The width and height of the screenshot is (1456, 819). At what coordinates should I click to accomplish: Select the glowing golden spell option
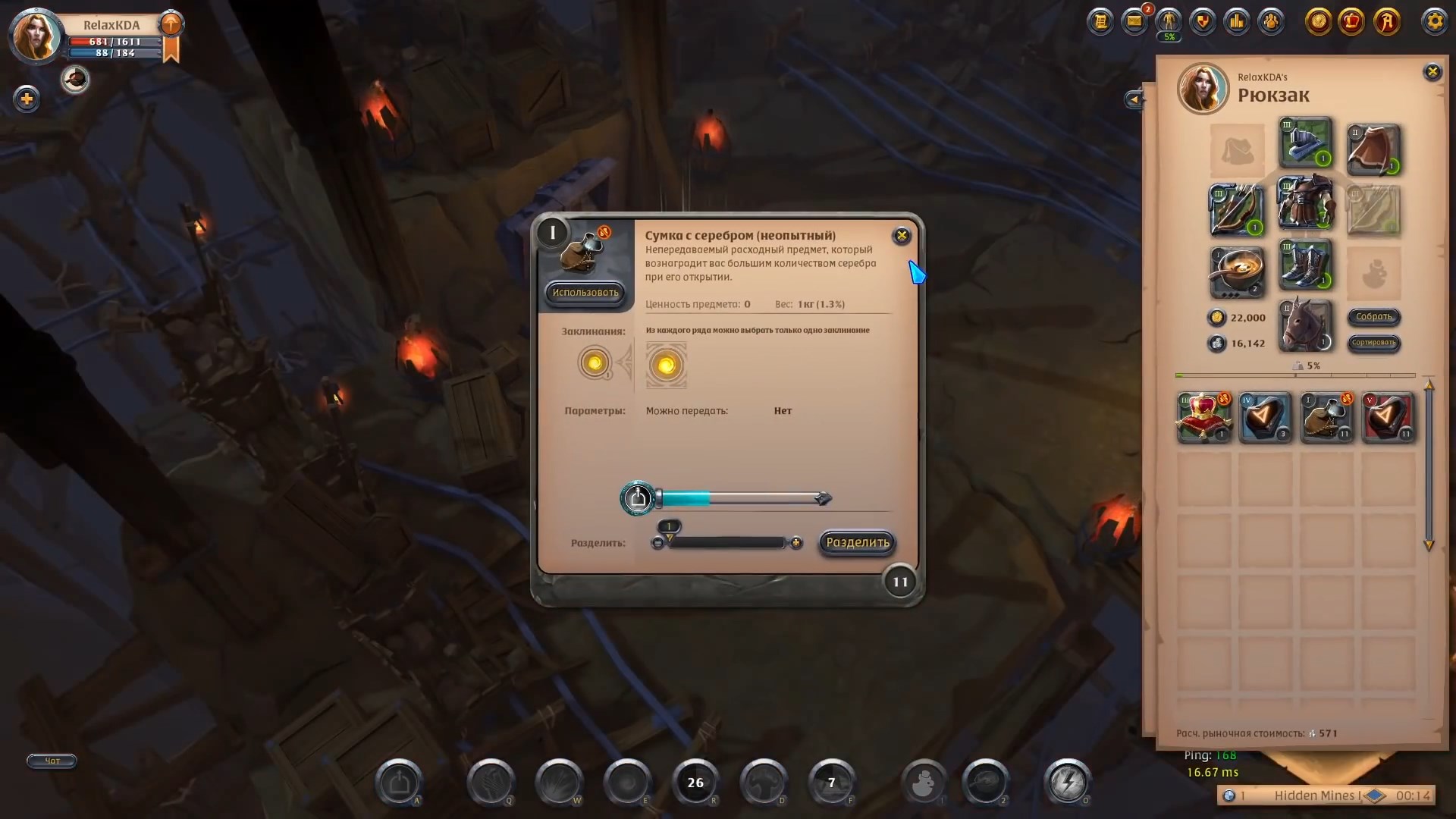[667, 366]
